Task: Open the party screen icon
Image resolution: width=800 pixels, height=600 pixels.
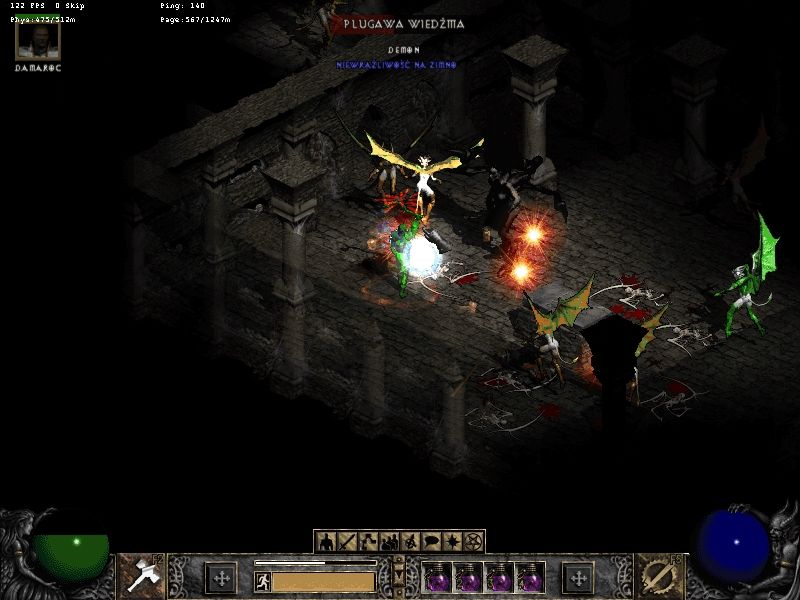Action: (389, 542)
